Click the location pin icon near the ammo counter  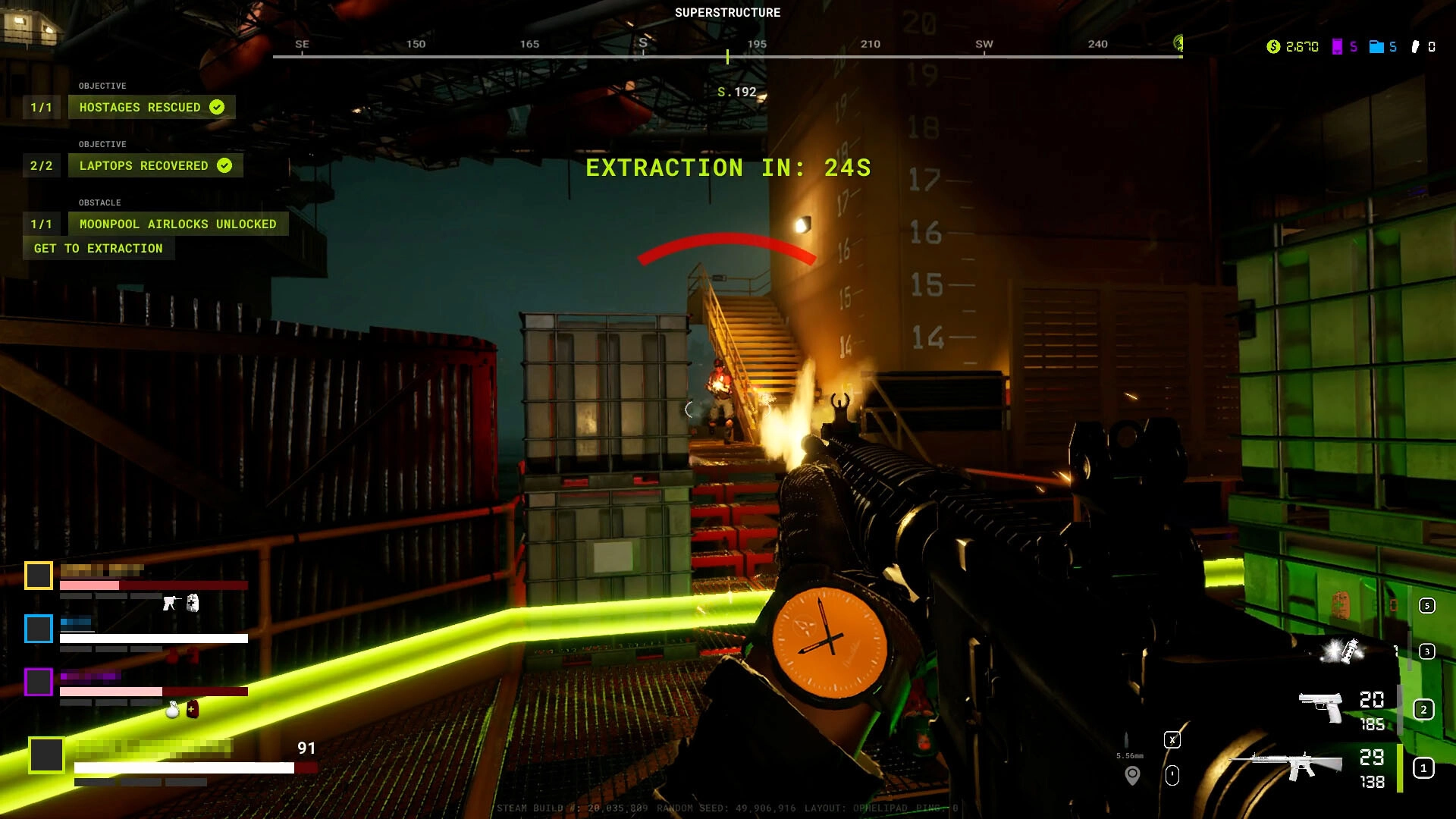tap(1131, 774)
